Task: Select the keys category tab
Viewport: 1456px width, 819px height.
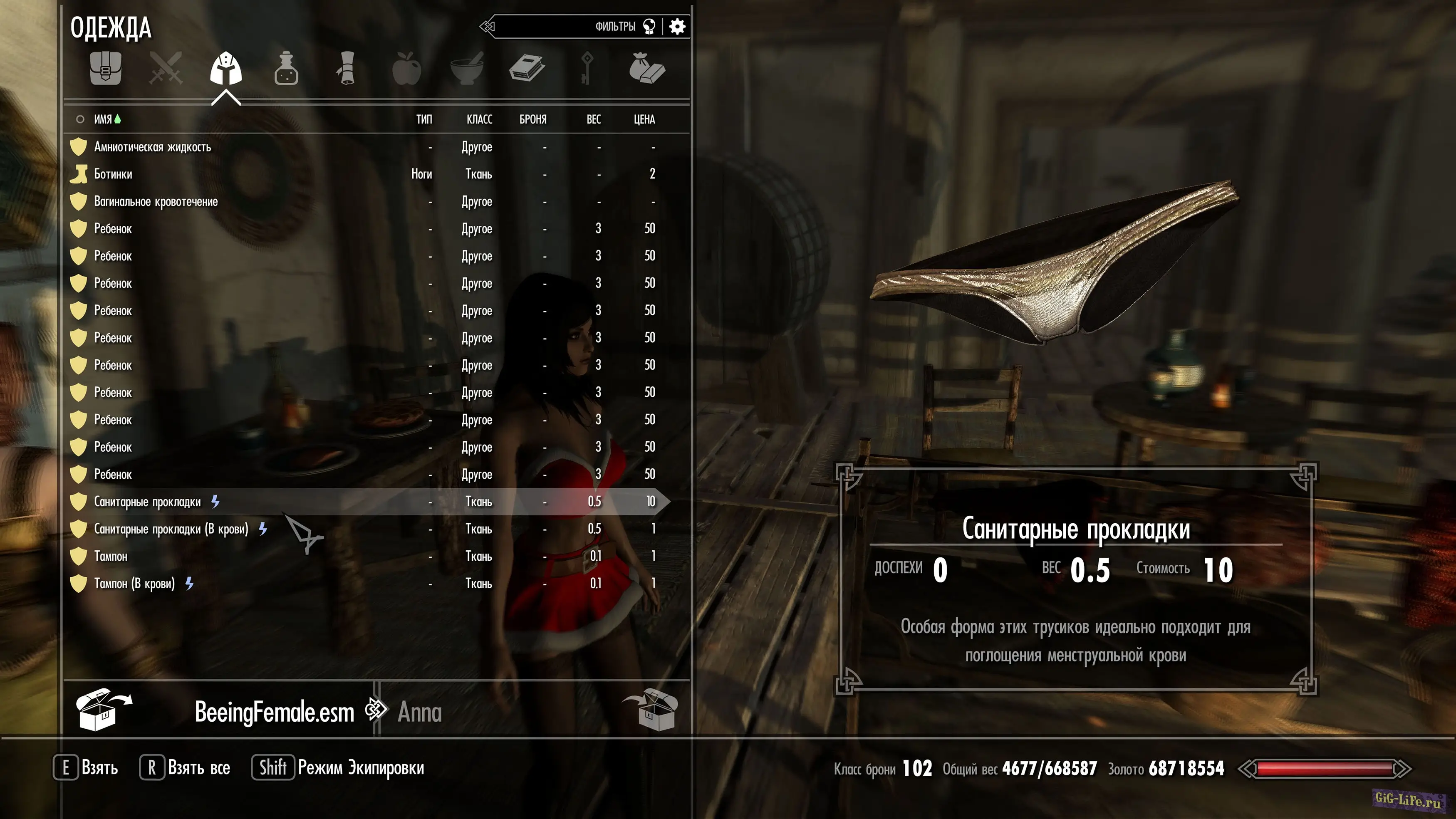Action: 587,69
